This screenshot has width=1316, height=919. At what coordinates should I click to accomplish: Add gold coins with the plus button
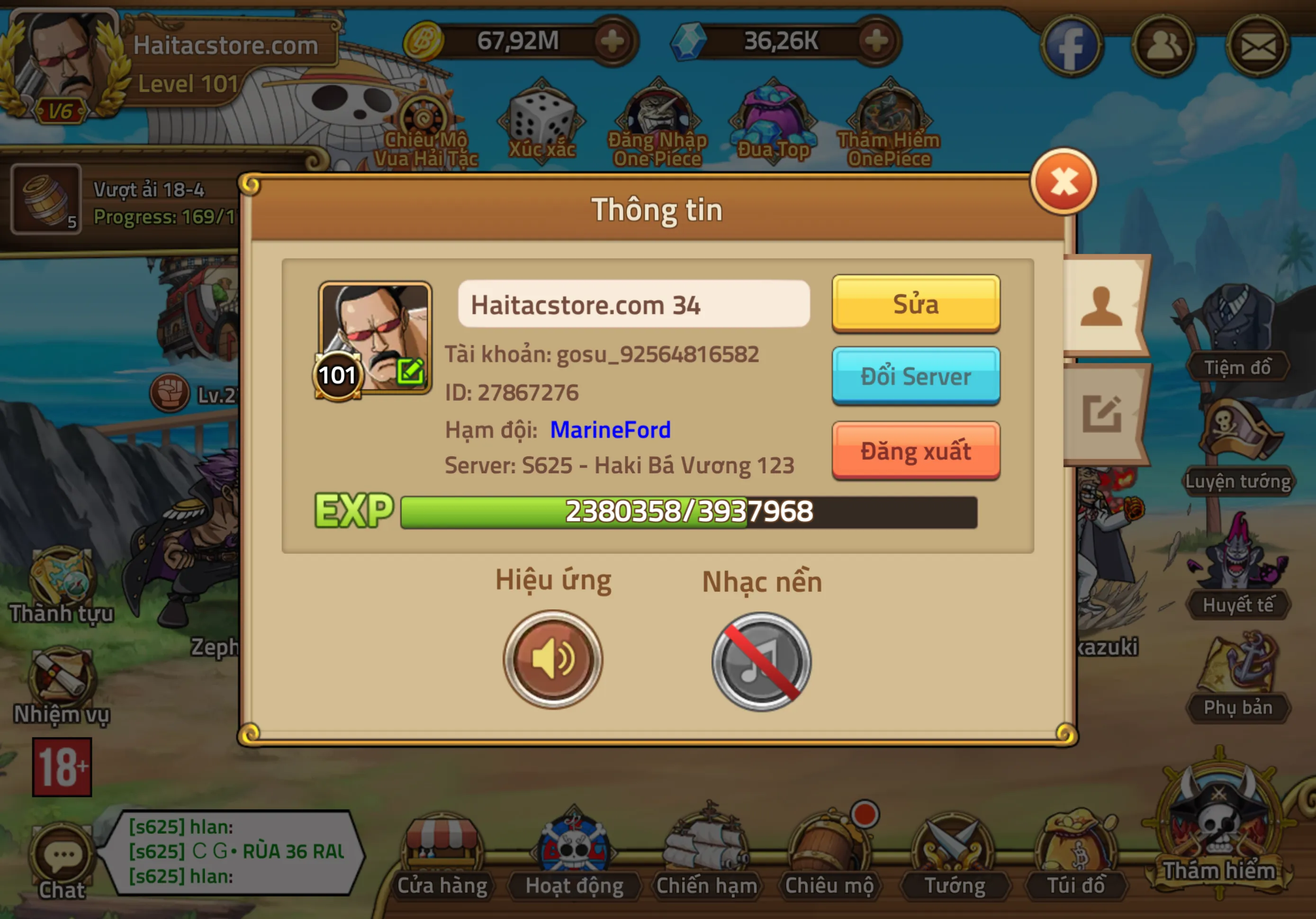[613, 41]
